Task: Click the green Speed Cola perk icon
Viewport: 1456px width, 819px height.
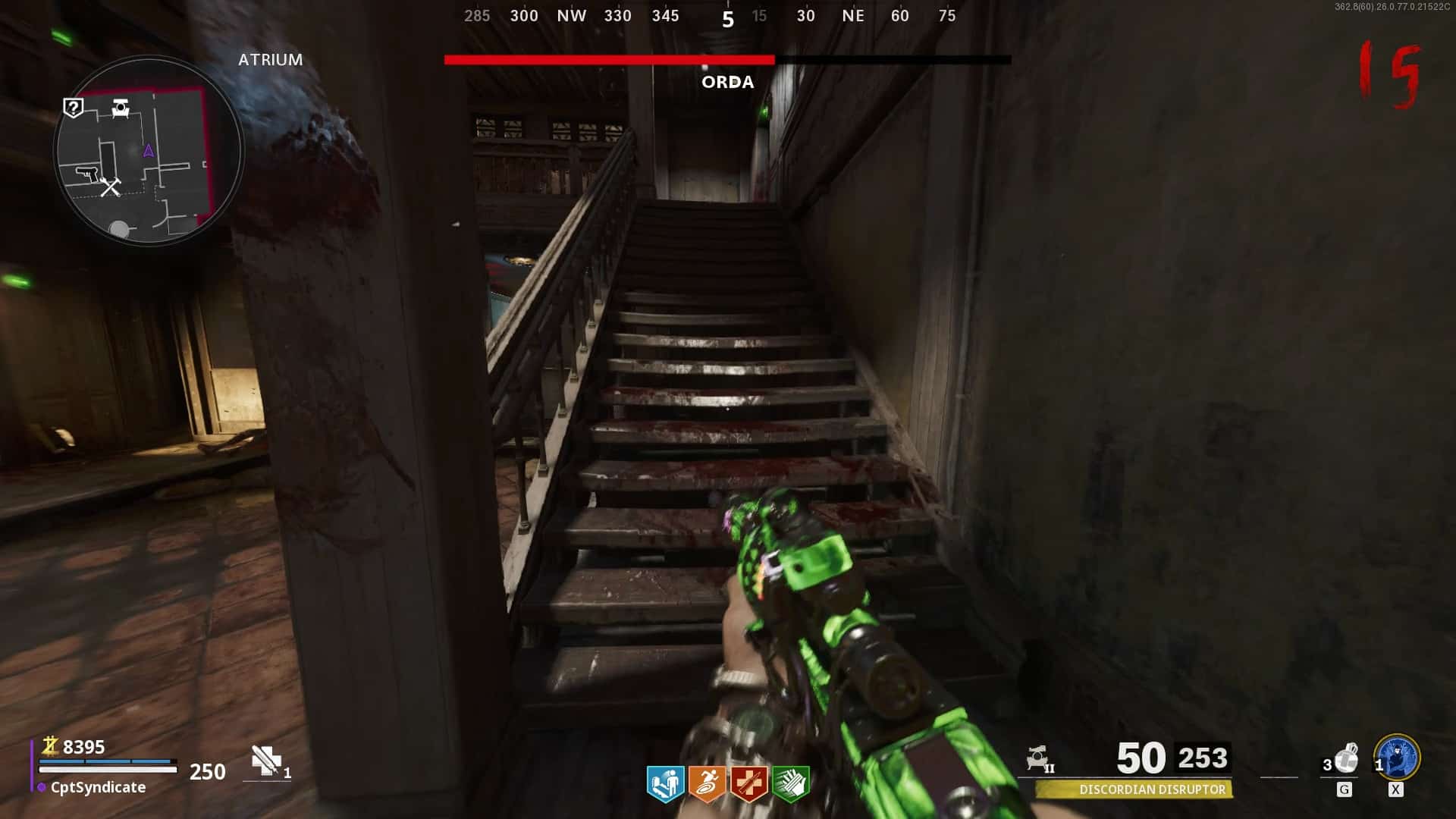Action: [790, 783]
